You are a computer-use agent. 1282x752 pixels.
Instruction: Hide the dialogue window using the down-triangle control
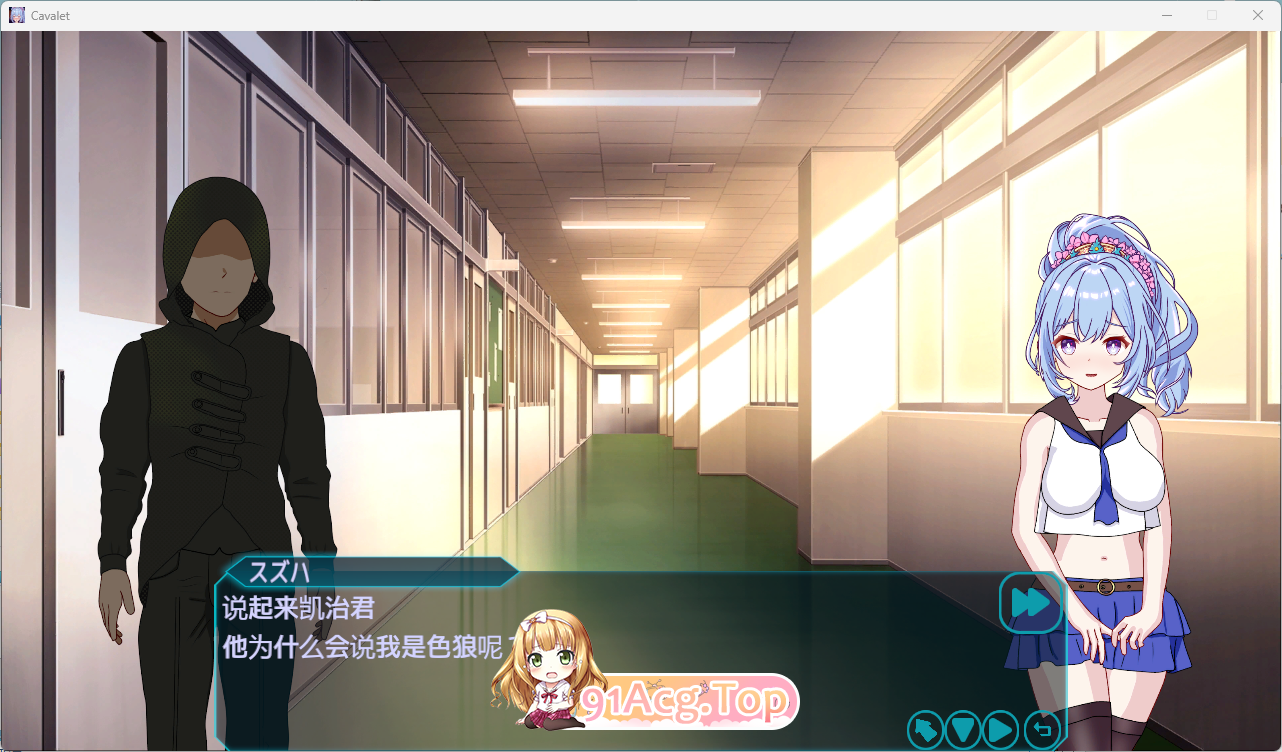coord(962,730)
